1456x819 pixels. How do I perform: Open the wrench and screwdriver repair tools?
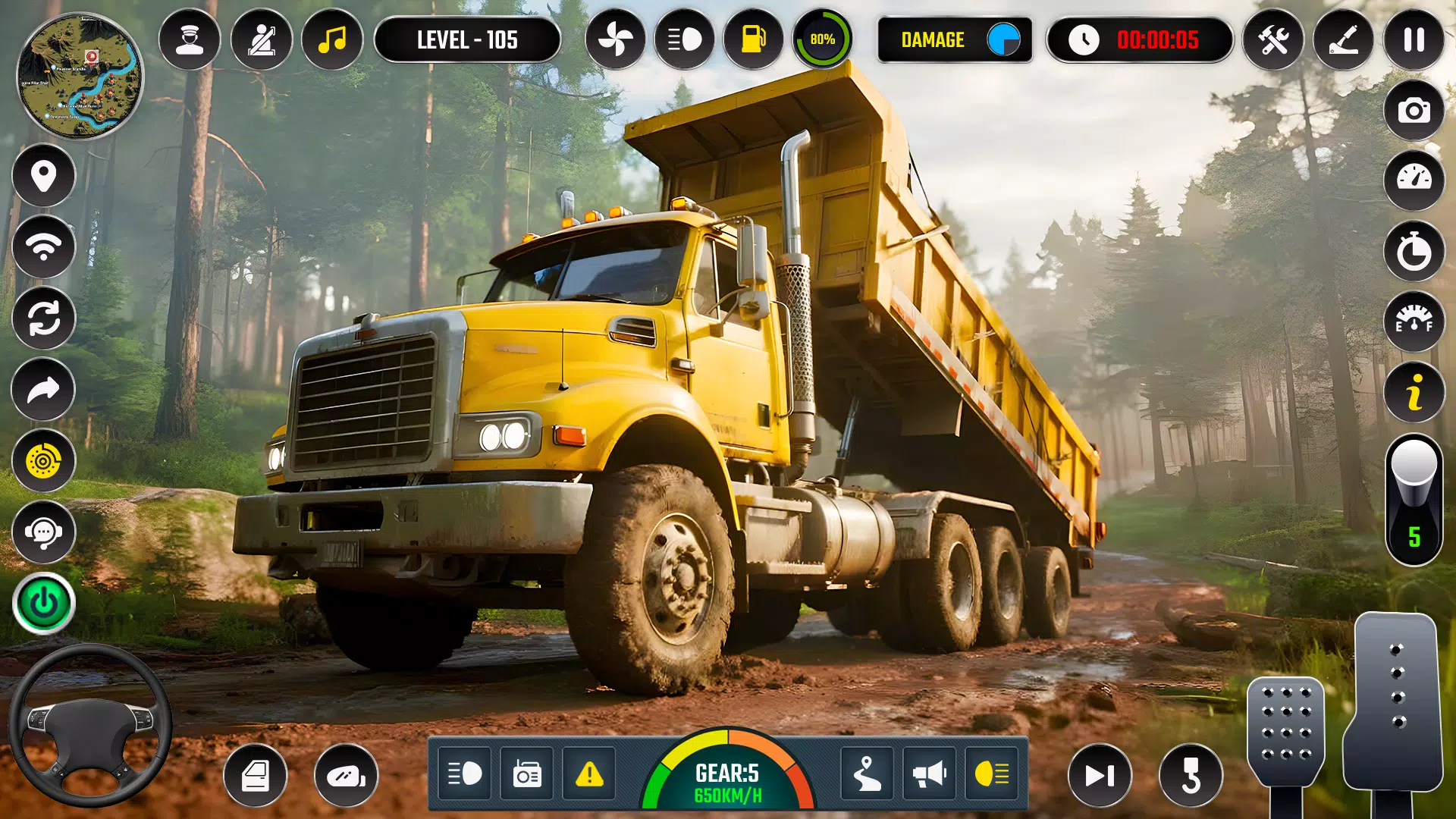click(x=1273, y=39)
